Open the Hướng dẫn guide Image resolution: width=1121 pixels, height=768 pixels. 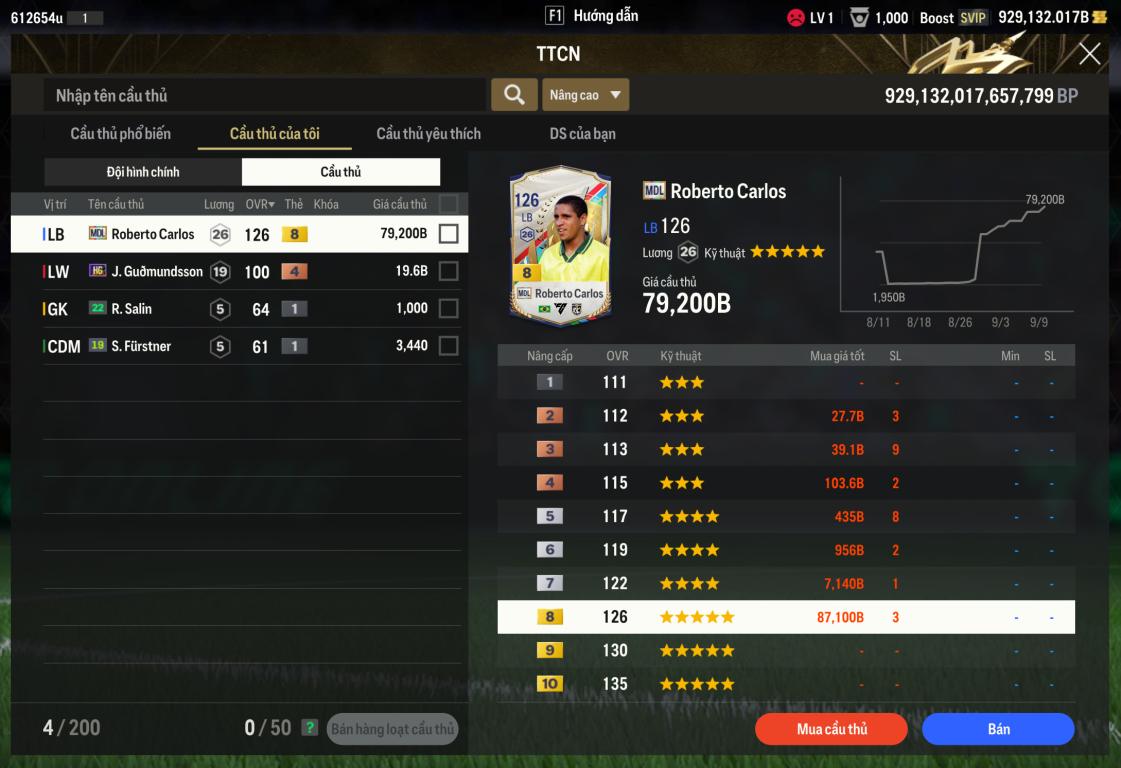coord(593,16)
